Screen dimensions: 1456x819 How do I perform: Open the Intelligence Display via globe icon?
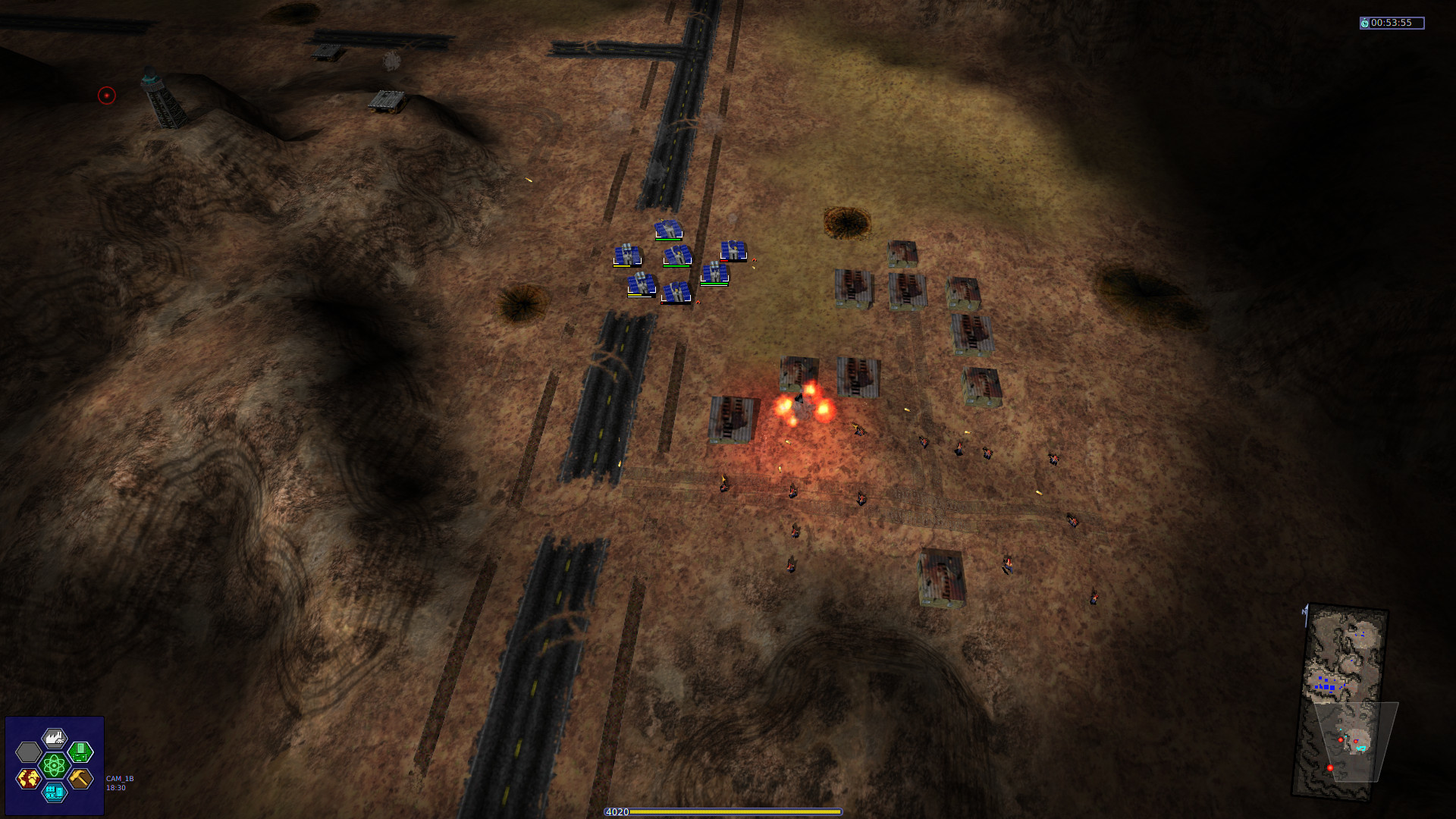(29, 779)
